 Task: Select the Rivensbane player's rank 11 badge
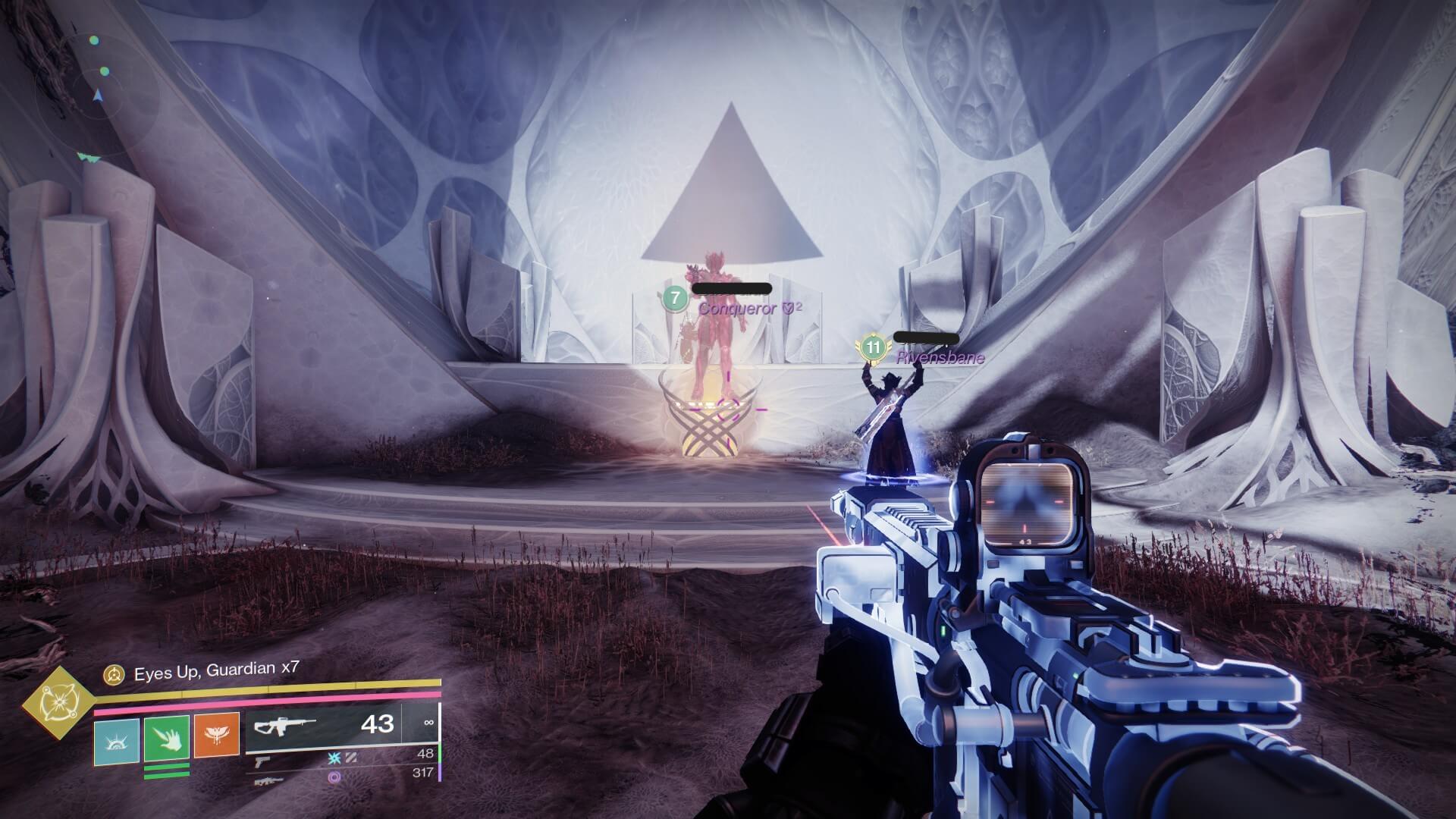coord(874,348)
